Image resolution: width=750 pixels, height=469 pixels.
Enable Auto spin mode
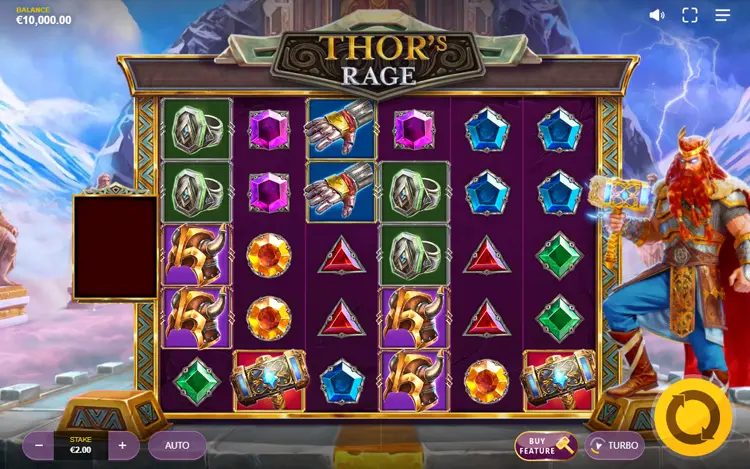tap(177, 445)
